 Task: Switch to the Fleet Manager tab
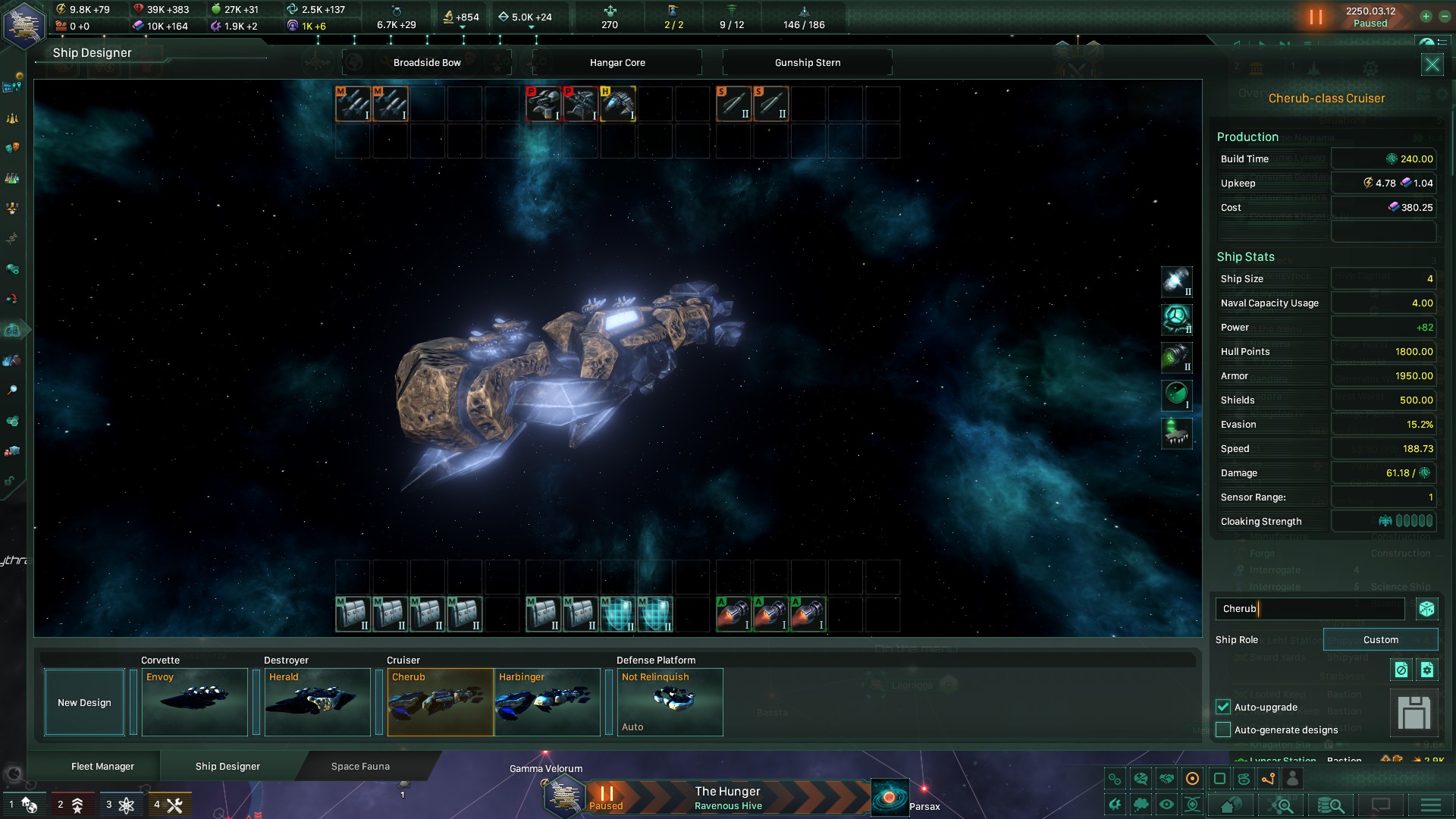click(x=102, y=766)
